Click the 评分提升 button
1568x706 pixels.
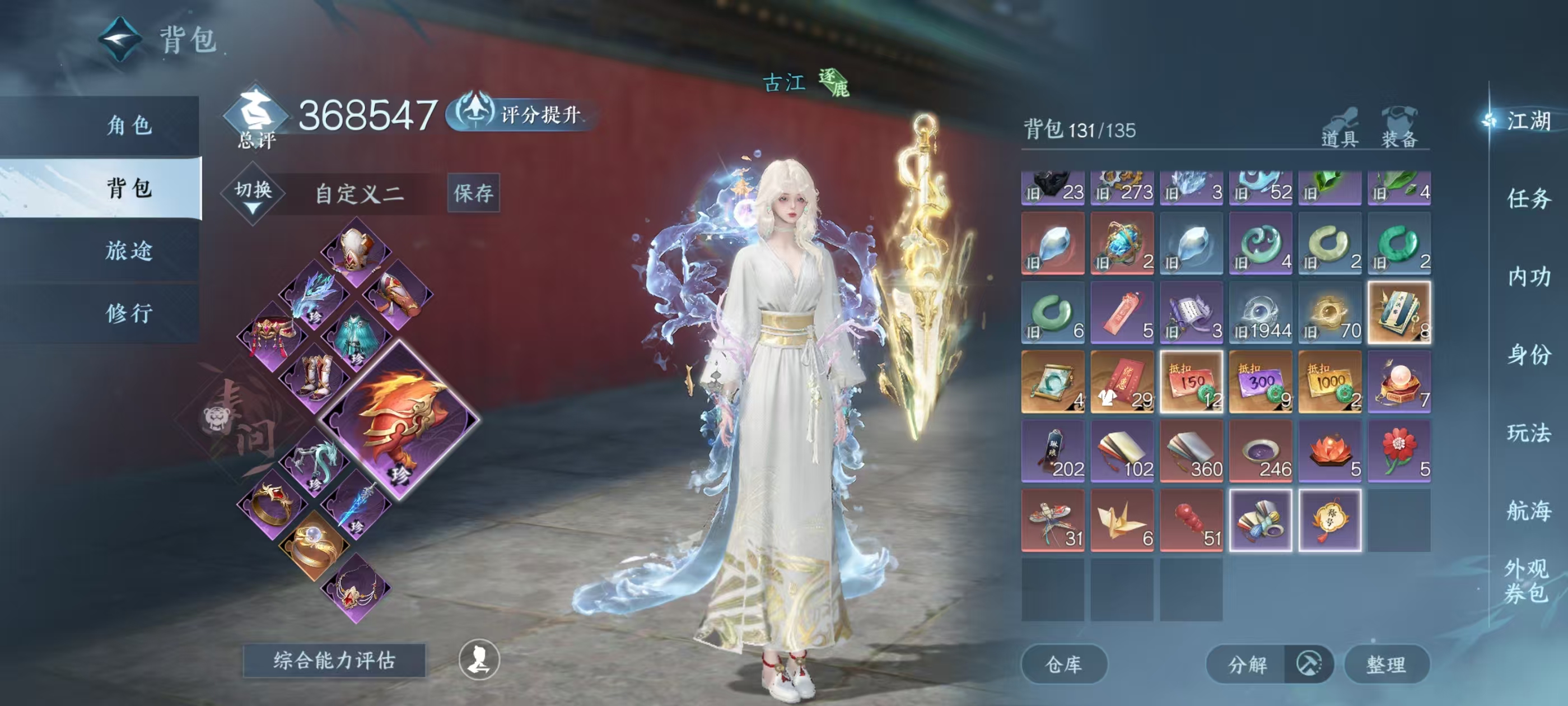click(x=522, y=114)
